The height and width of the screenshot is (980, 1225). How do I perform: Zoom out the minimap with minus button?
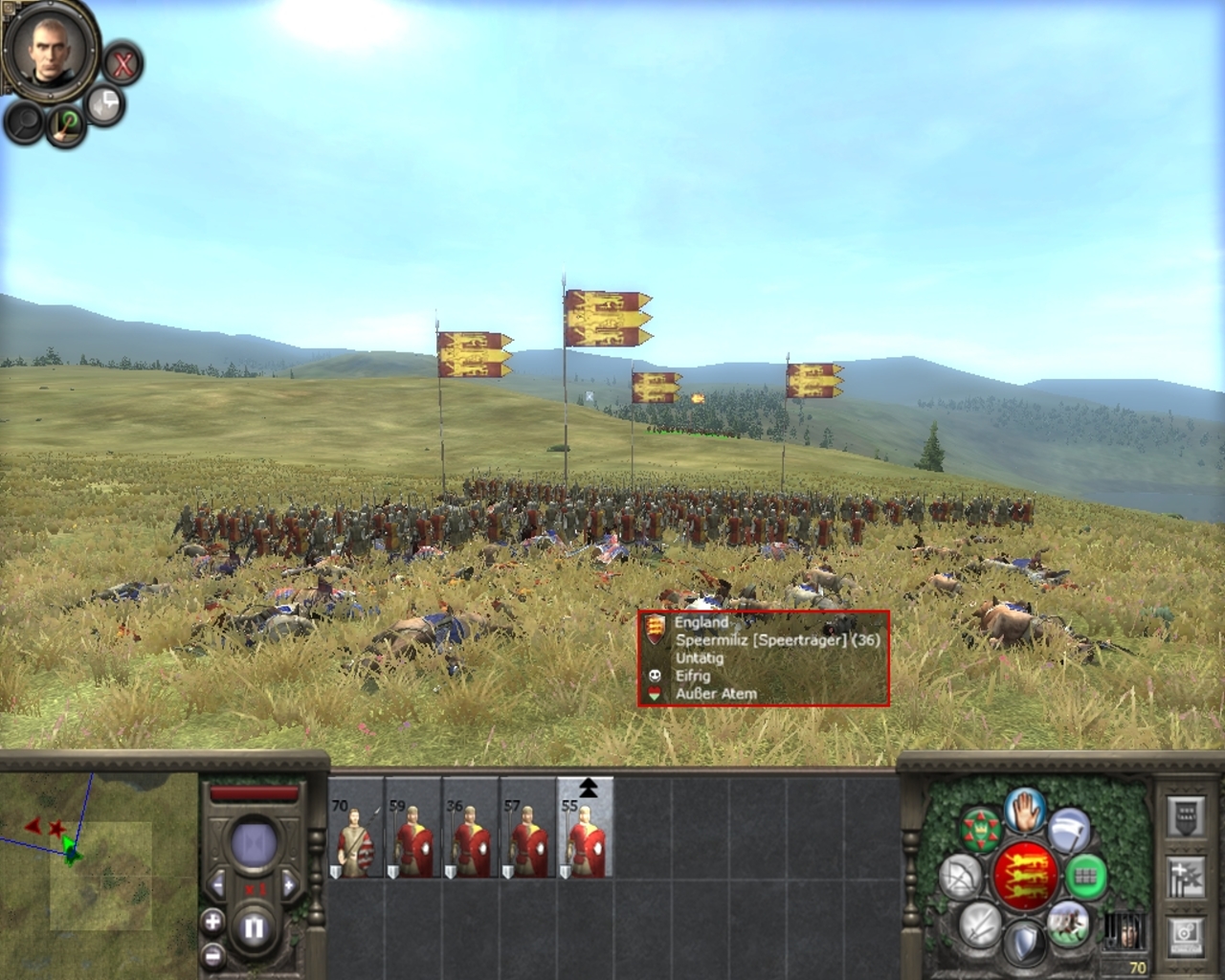[x=212, y=954]
